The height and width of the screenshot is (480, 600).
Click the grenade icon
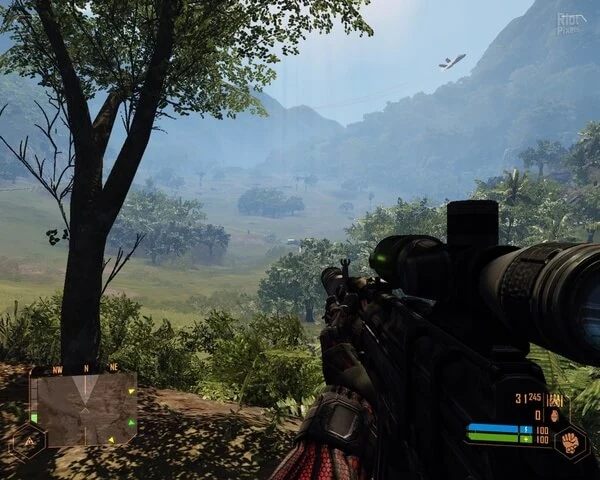[x=553, y=415]
